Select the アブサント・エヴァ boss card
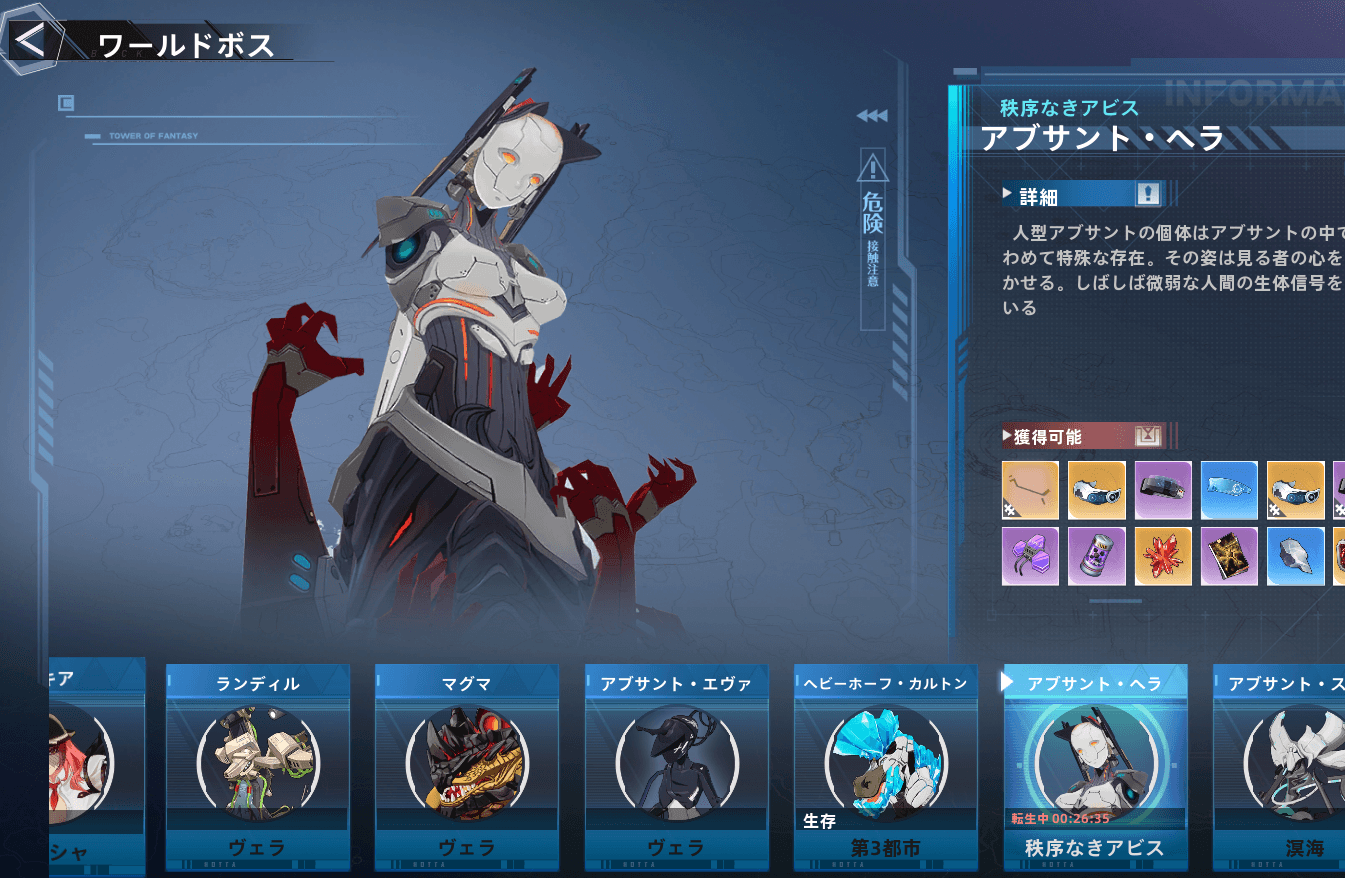The image size is (1345, 878). coord(677,767)
